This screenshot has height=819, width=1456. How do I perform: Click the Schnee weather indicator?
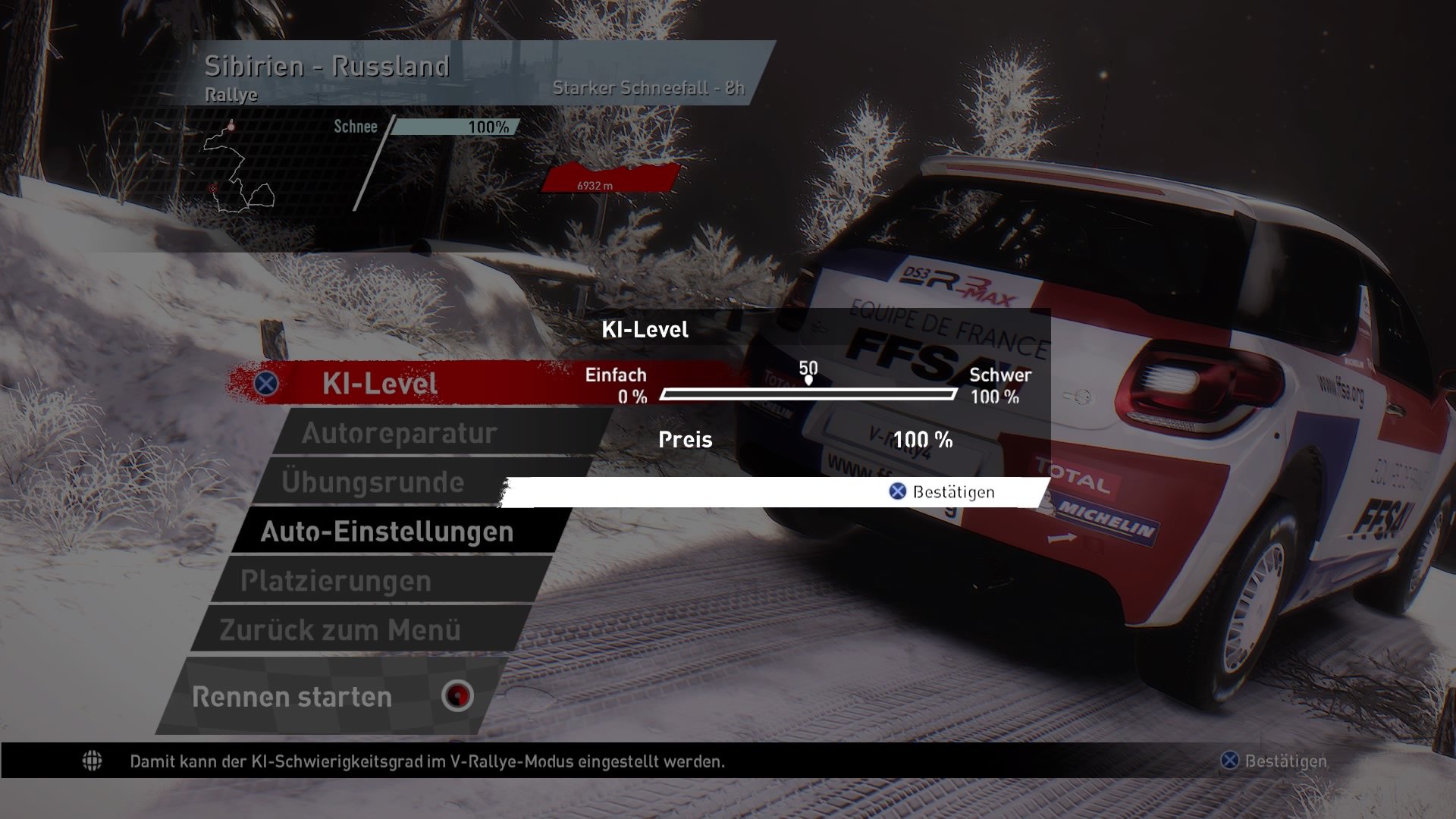[x=355, y=127]
